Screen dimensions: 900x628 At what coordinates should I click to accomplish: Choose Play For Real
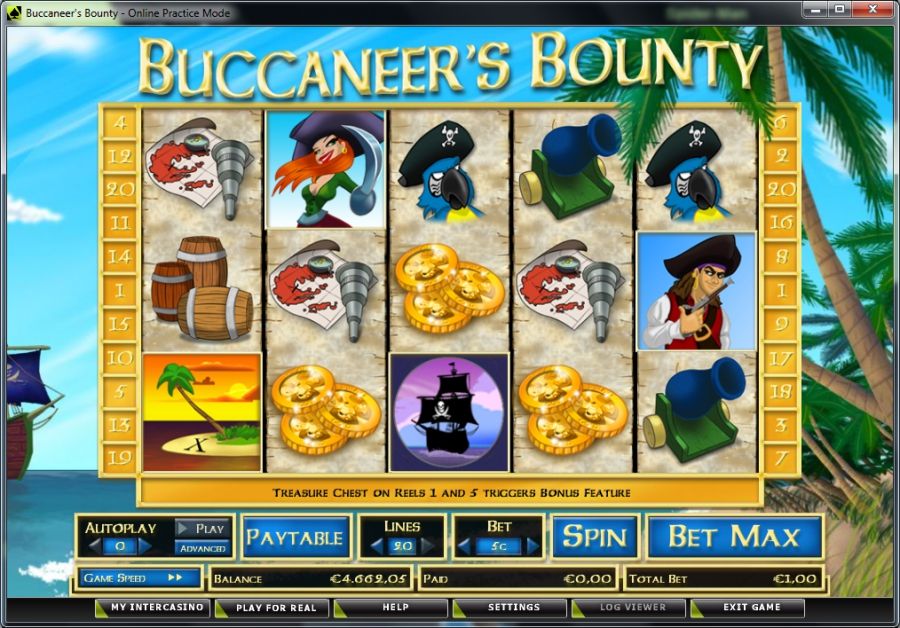coord(275,607)
